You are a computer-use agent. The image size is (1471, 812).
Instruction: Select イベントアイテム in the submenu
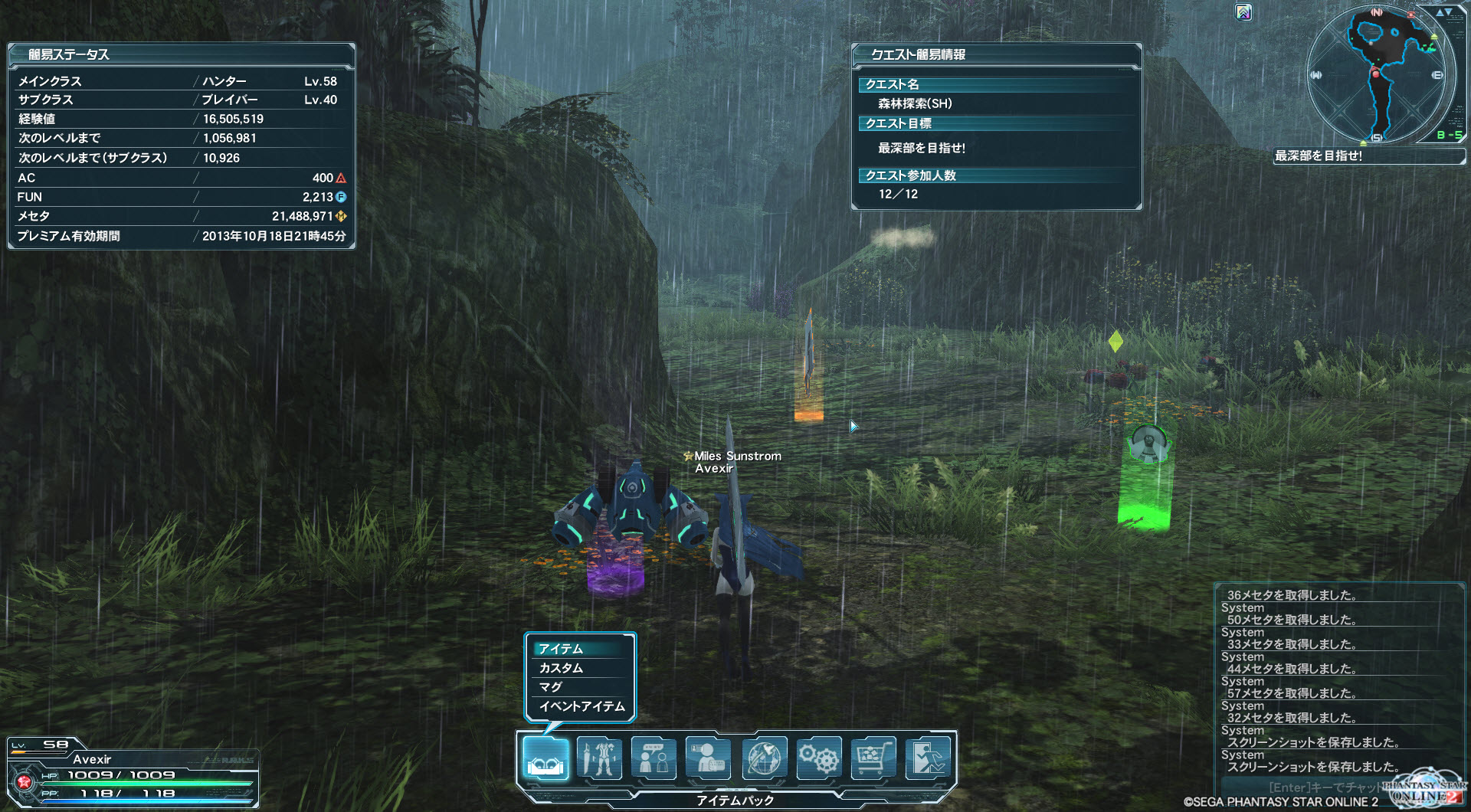click(582, 706)
